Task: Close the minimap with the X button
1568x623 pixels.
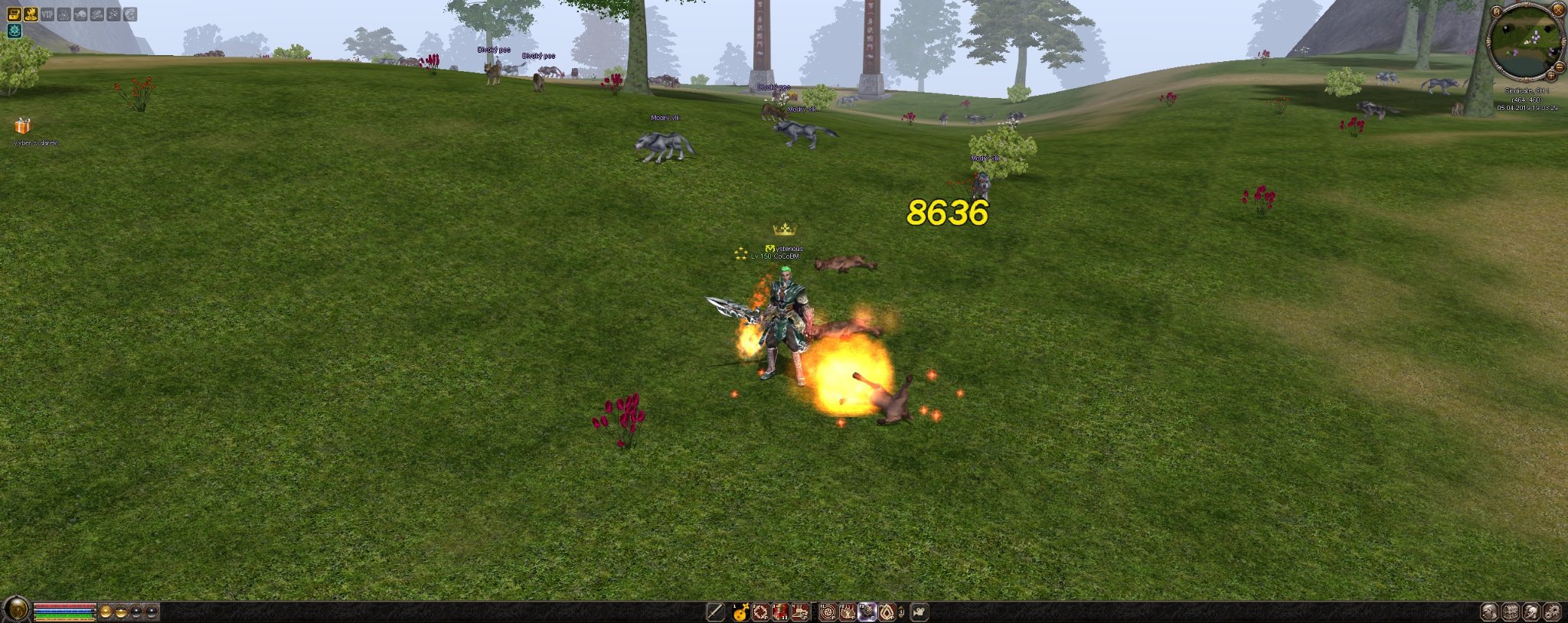Action: pyautogui.click(x=1557, y=10)
